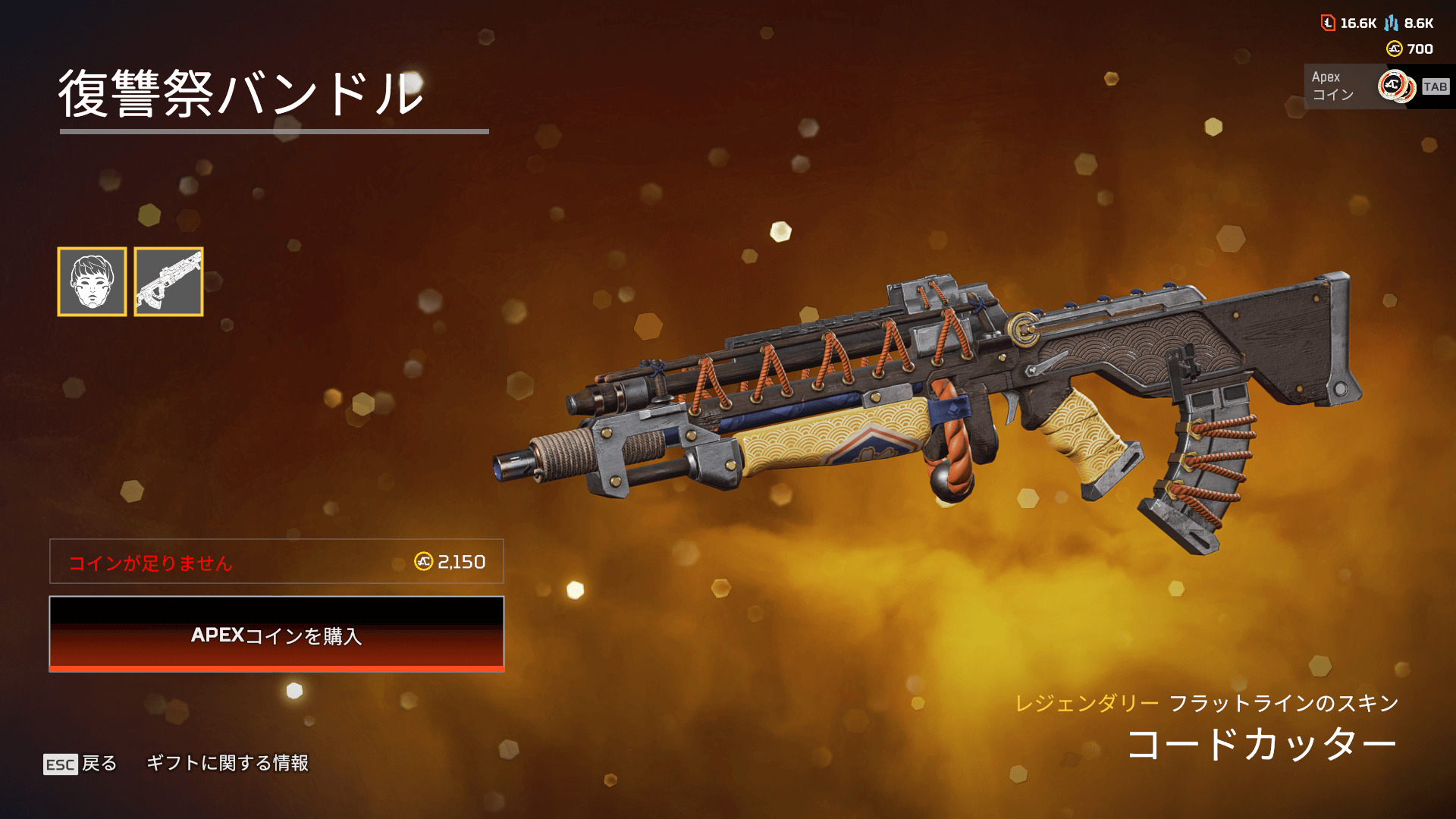Click the APEXコインを購入 button

point(277,634)
